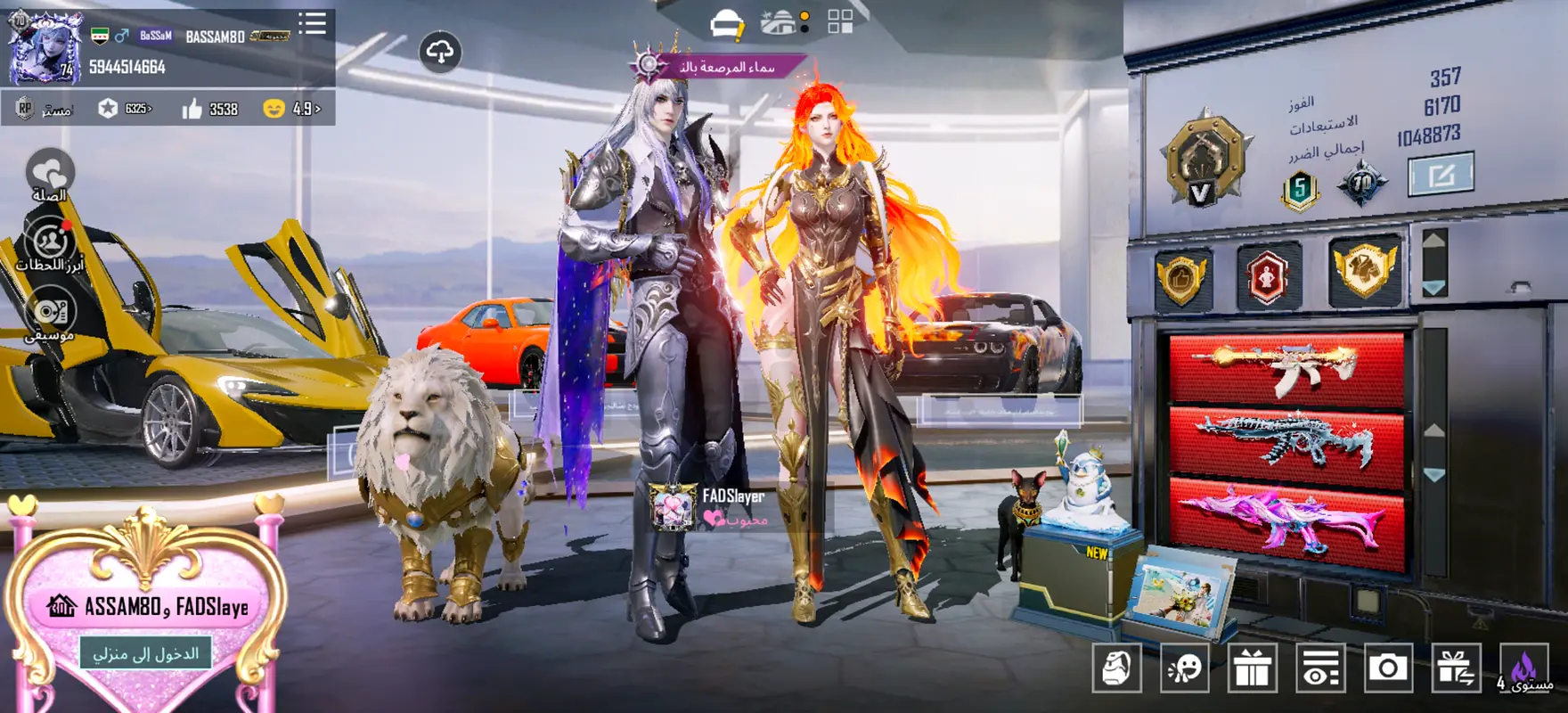Open the gift box button
The image size is (1568, 713).
click(x=1252, y=668)
